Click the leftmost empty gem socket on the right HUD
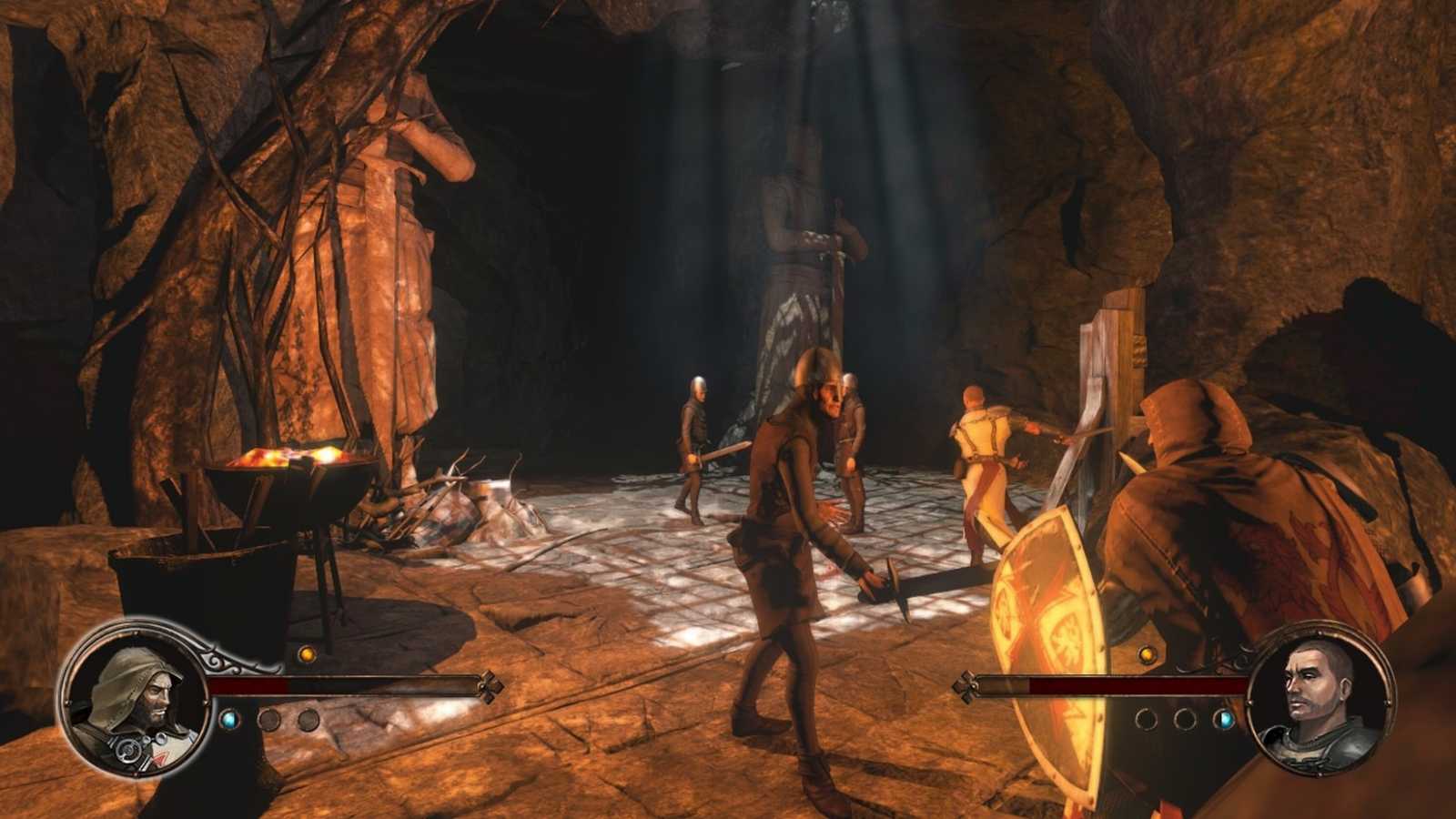 pyautogui.click(x=1147, y=718)
